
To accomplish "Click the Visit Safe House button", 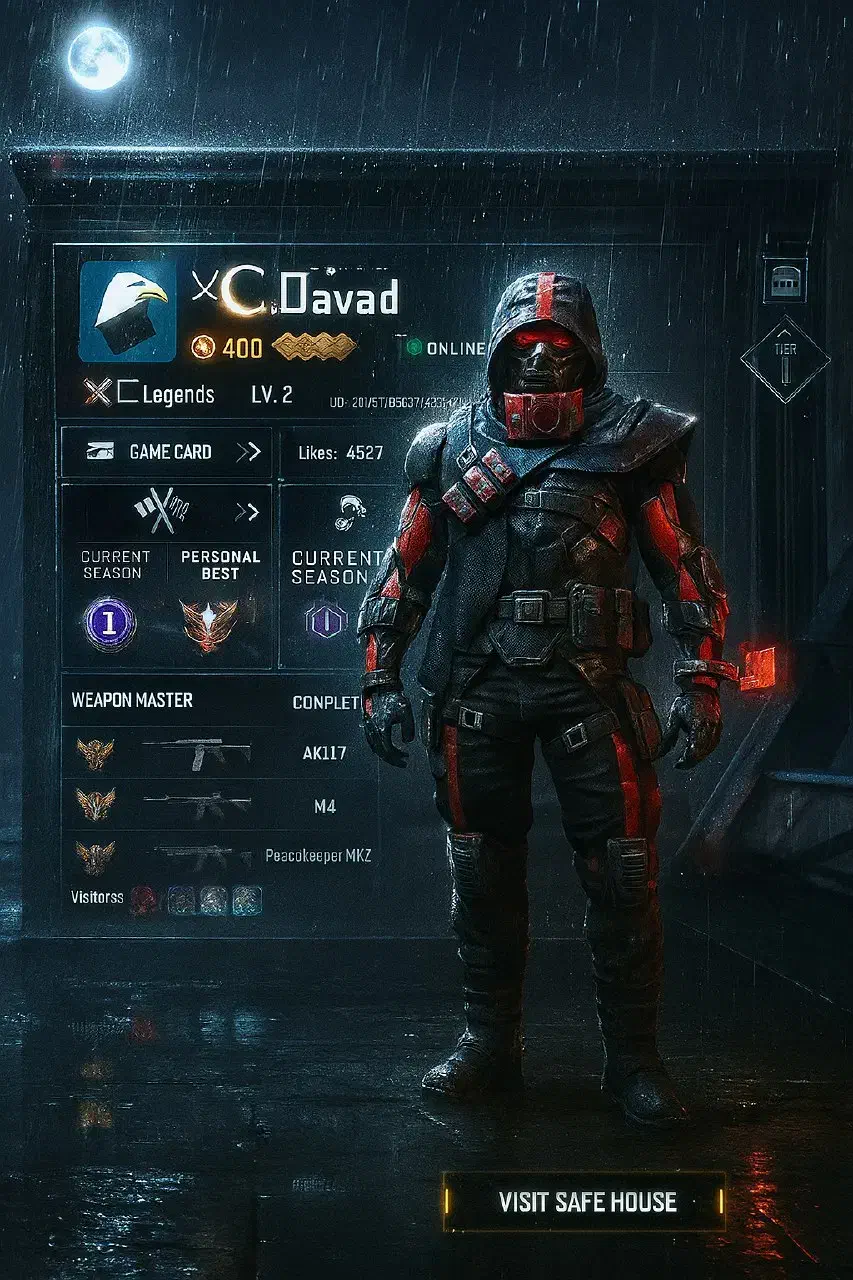I will tap(587, 1201).
